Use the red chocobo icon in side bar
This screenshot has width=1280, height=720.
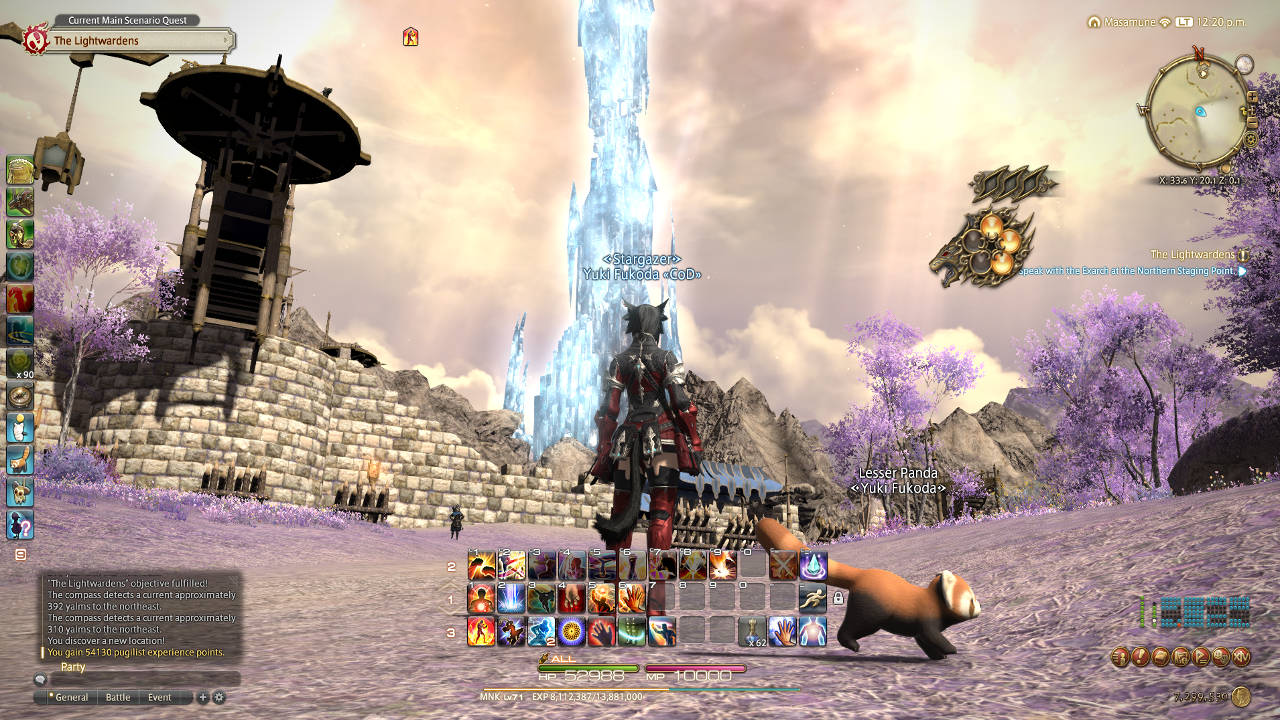[20, 298]
